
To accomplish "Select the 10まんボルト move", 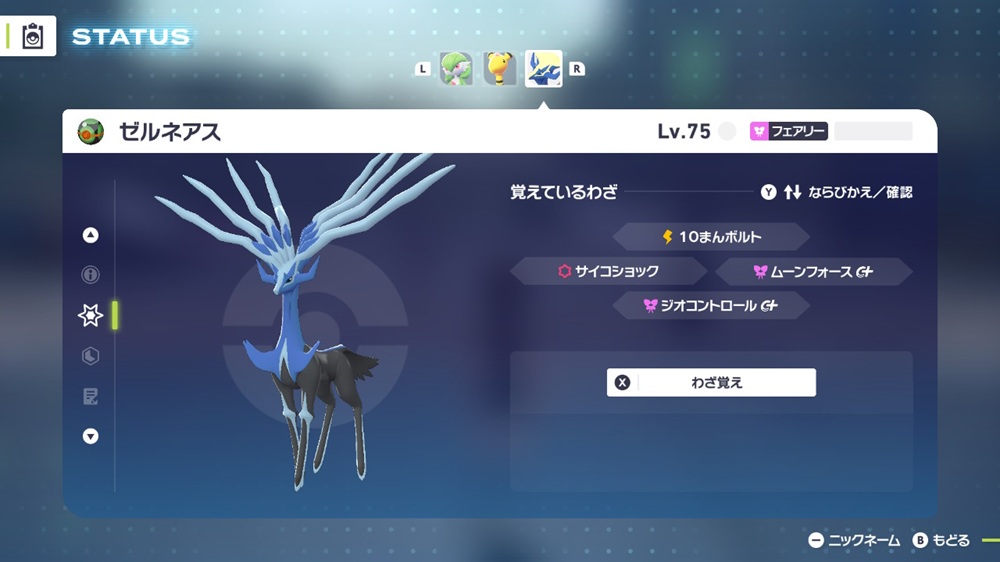I will coord(710,237).
